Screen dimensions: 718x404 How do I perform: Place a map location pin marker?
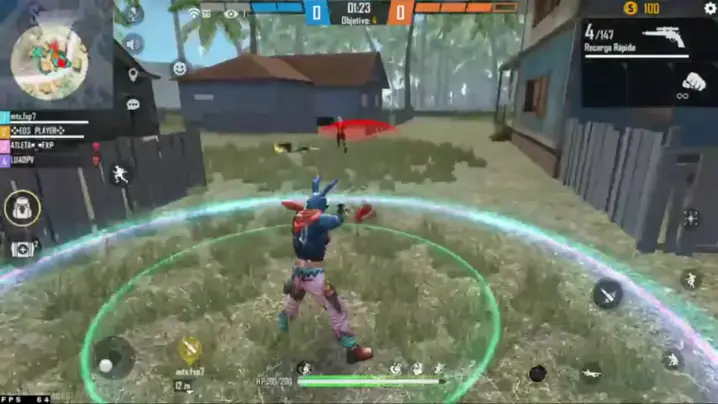pos(133,74)
